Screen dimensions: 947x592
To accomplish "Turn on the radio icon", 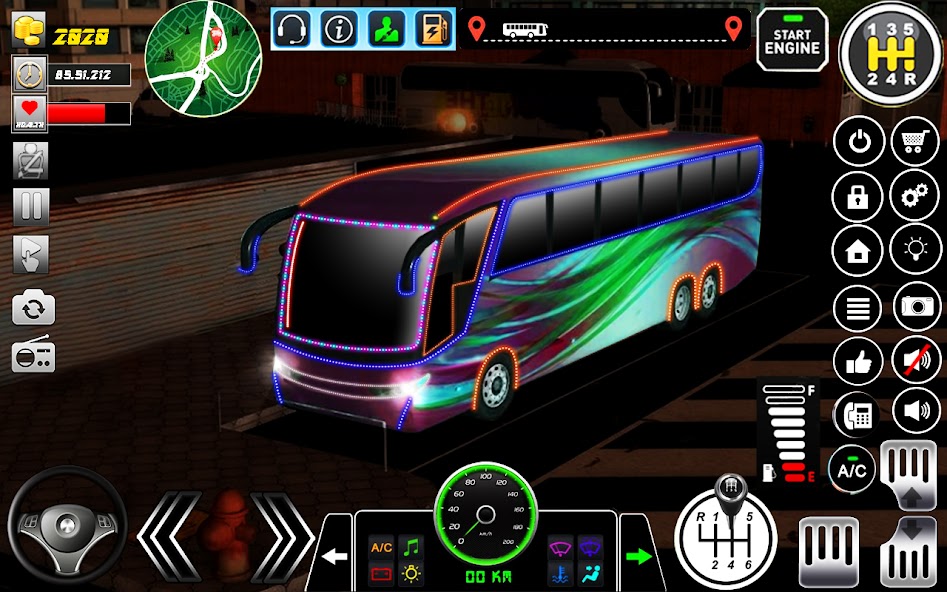I will [33, 355].
